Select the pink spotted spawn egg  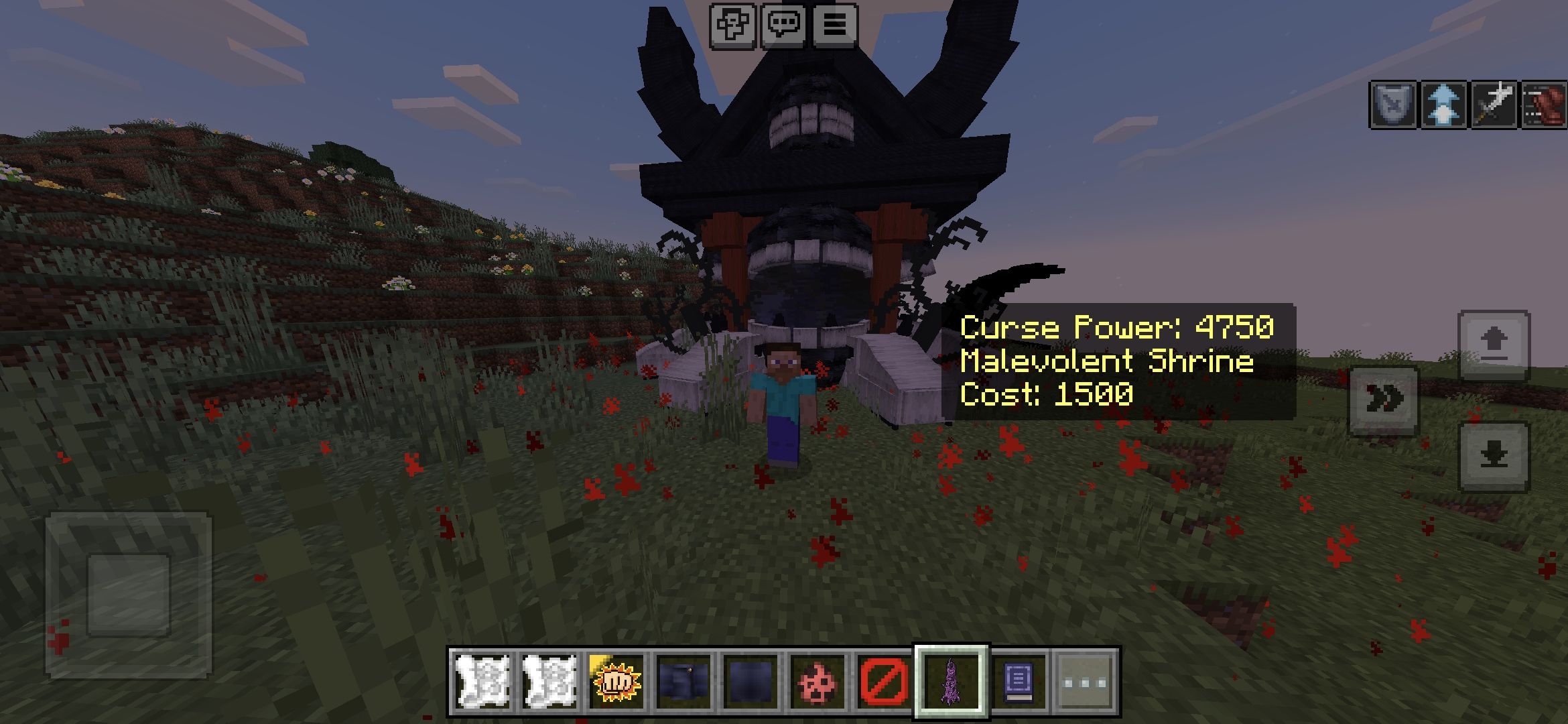[817, 681]
